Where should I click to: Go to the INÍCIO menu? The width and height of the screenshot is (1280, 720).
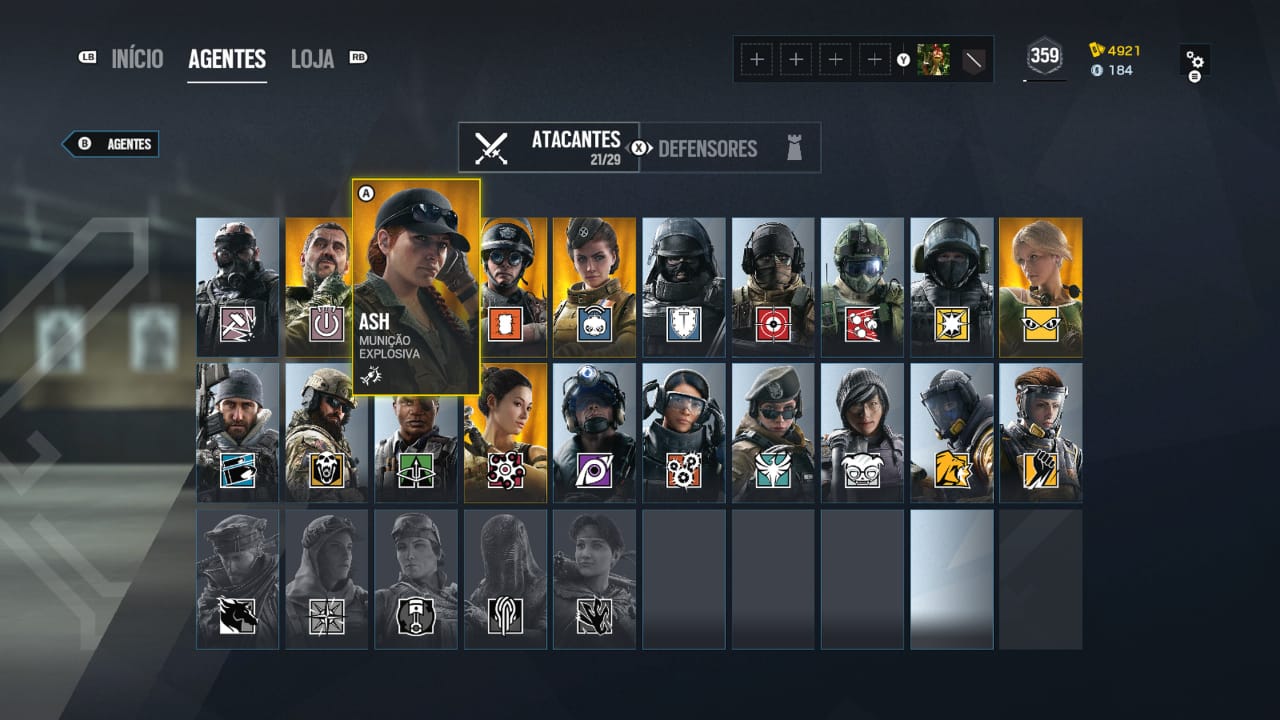(x=138, y=59)
